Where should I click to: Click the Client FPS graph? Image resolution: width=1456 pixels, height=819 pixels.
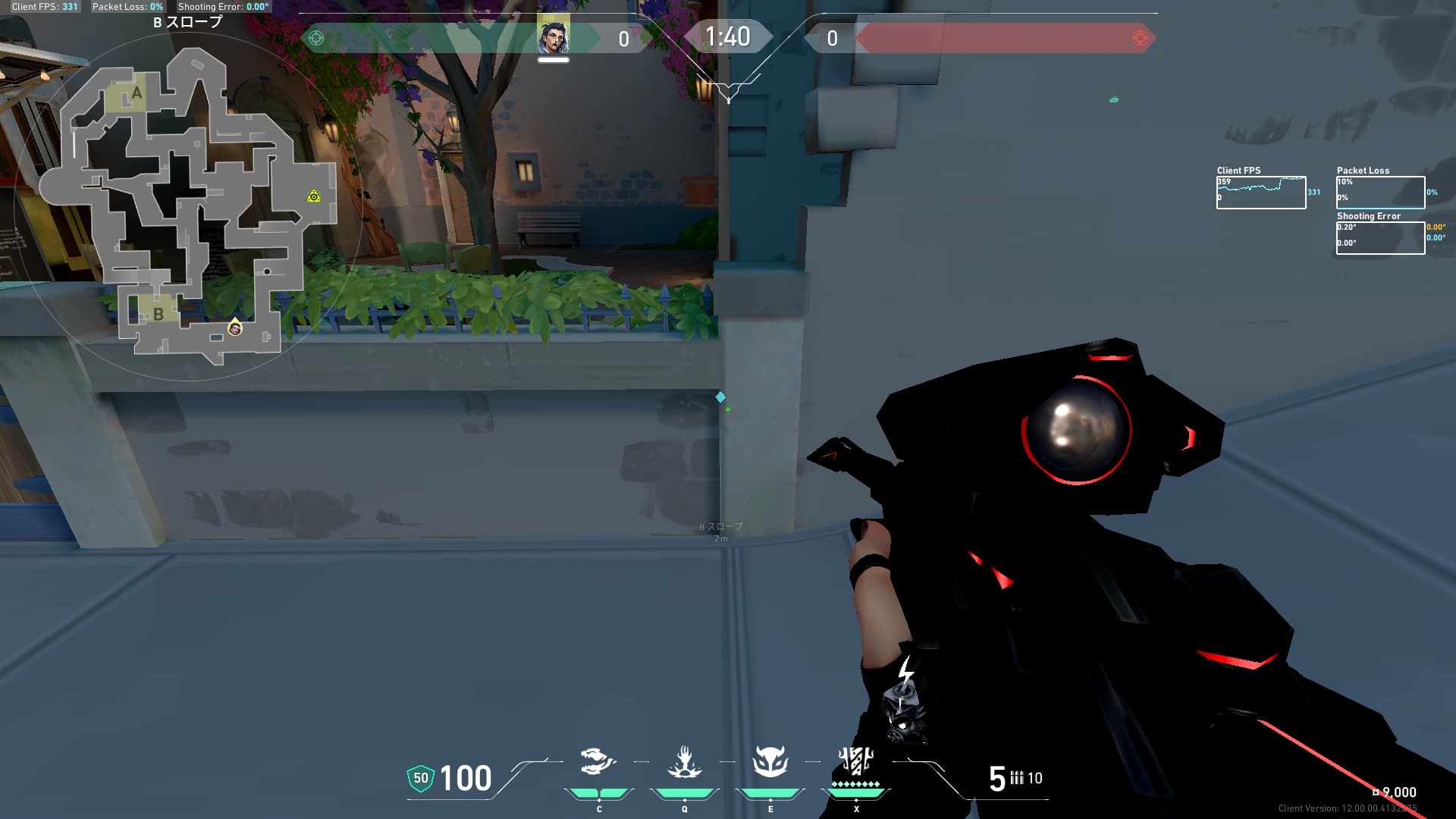(1261, 193)
